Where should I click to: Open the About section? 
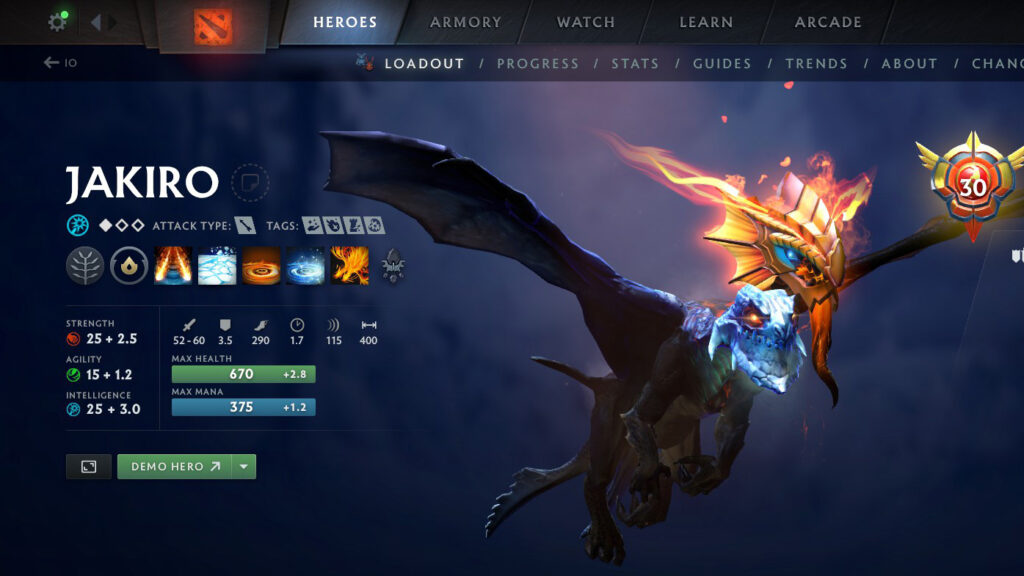pos(909,63)
